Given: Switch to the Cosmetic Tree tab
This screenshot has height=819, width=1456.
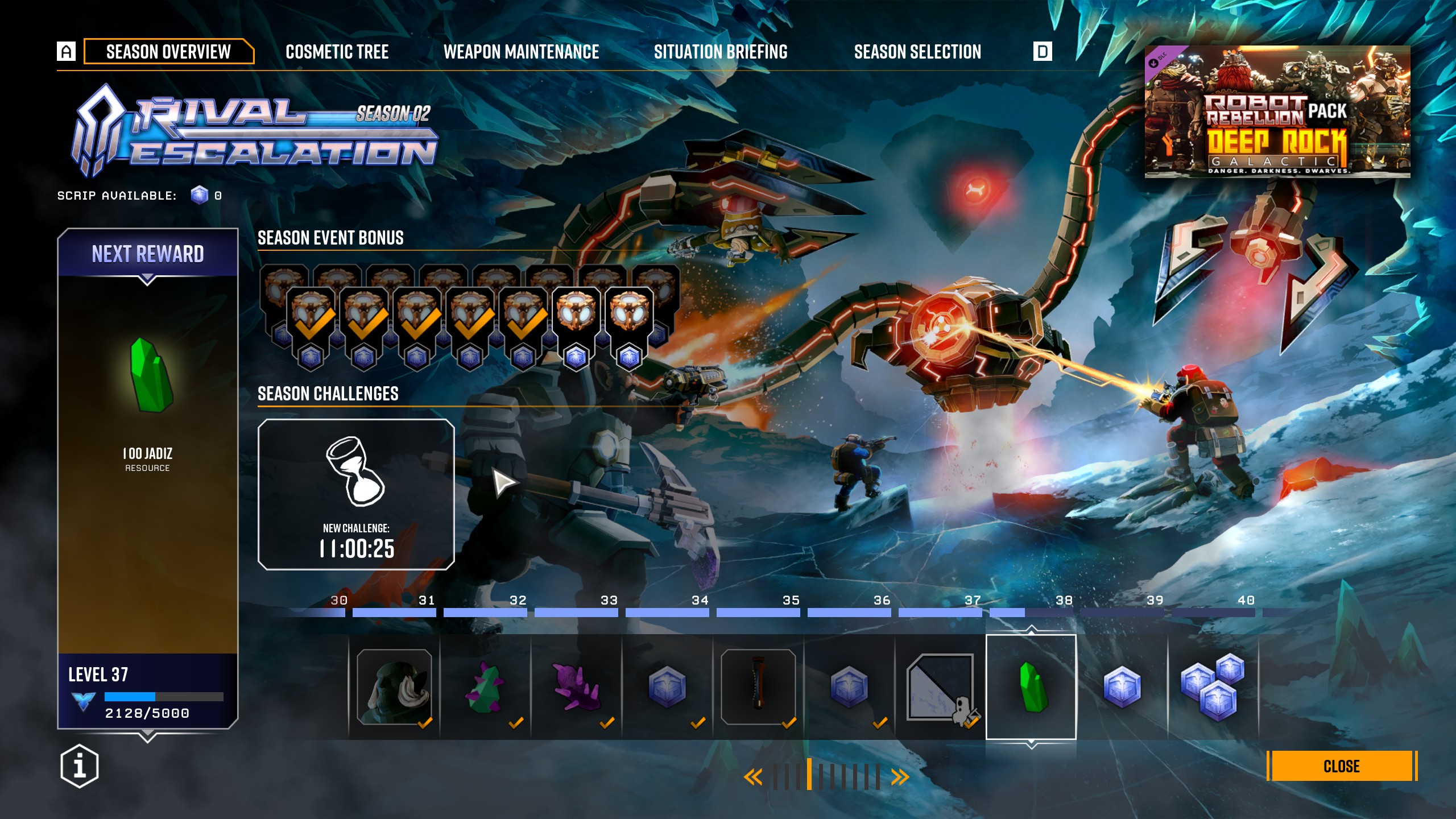Looking at the screenshot, I should click(337, 52).
